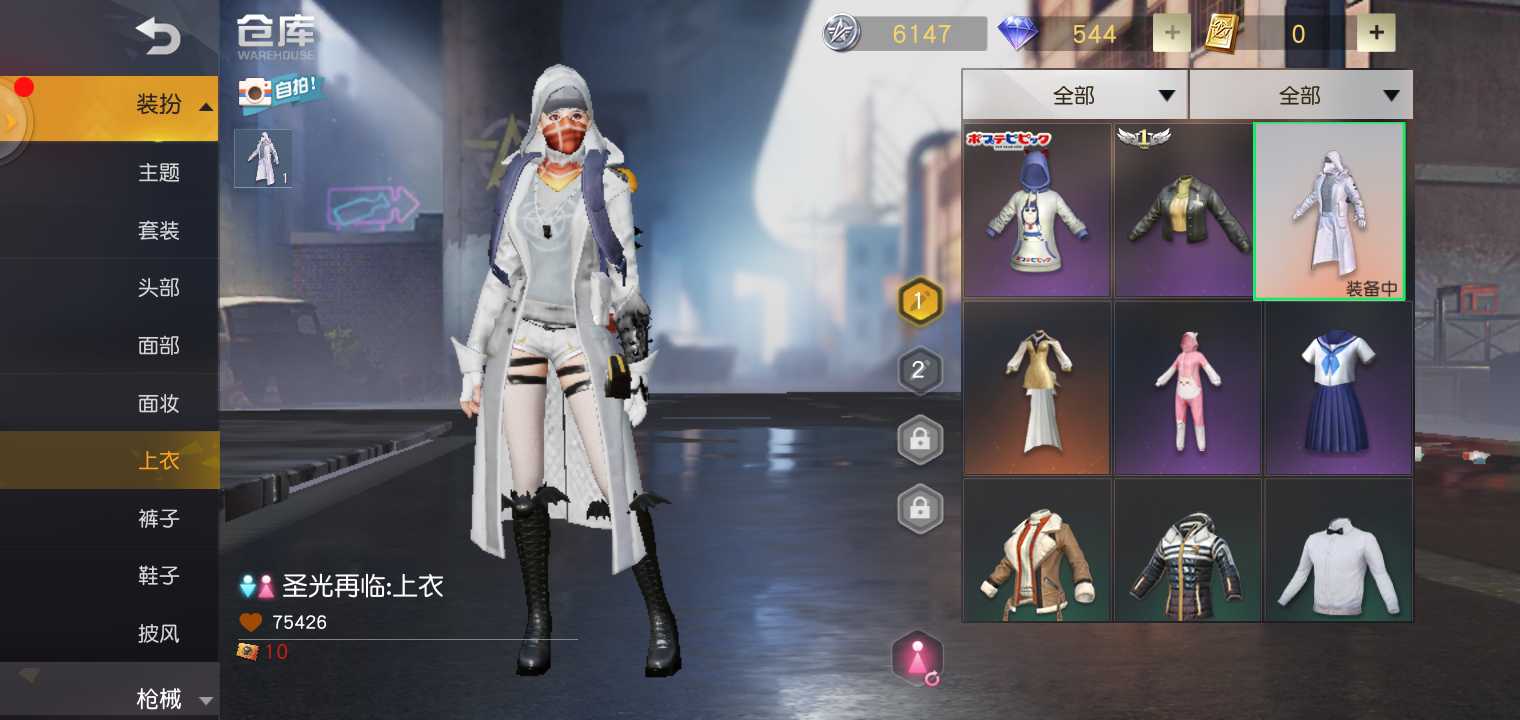Select the sailor uniform with blue skirt
The width and height of the screenshot is (1520, 720).
[x=1338, y=388]
